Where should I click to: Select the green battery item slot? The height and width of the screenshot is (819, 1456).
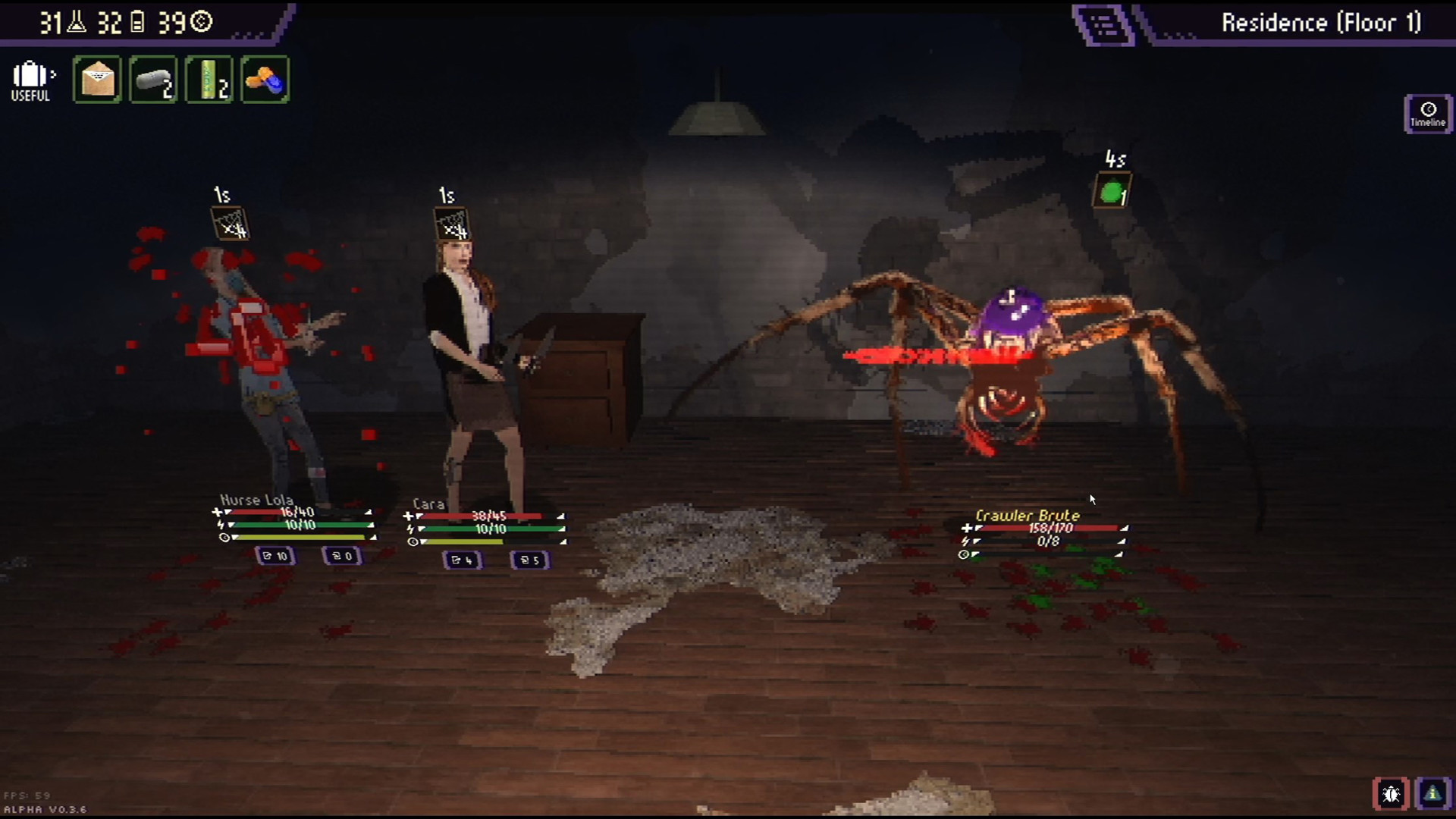[x=209, y=80]
